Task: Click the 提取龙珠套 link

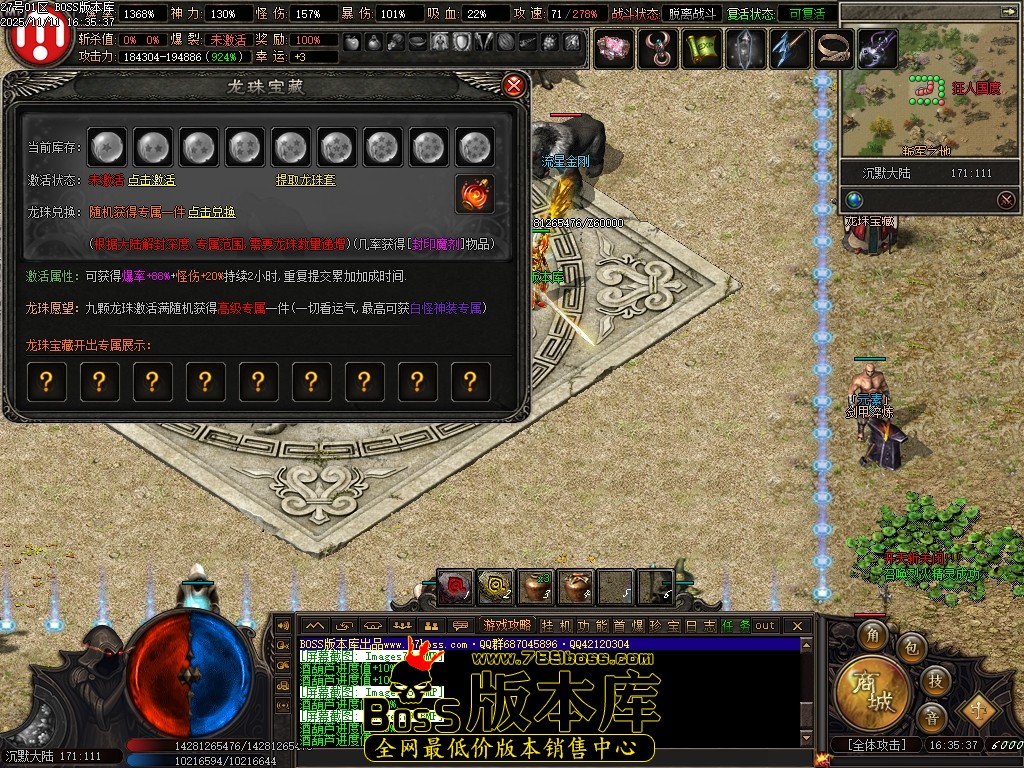Action: click(305, 181)
